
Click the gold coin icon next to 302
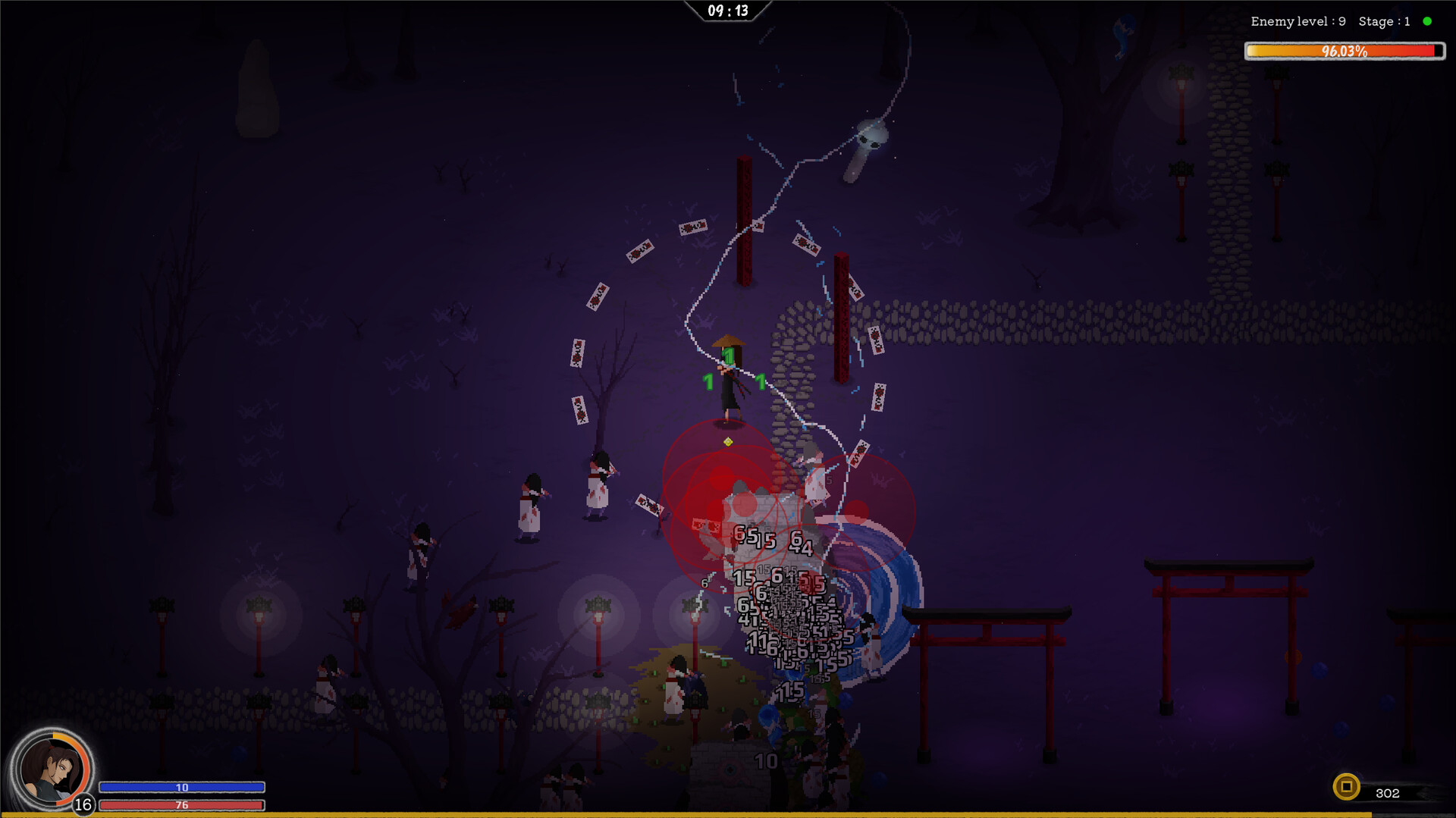pos(1346,787)
